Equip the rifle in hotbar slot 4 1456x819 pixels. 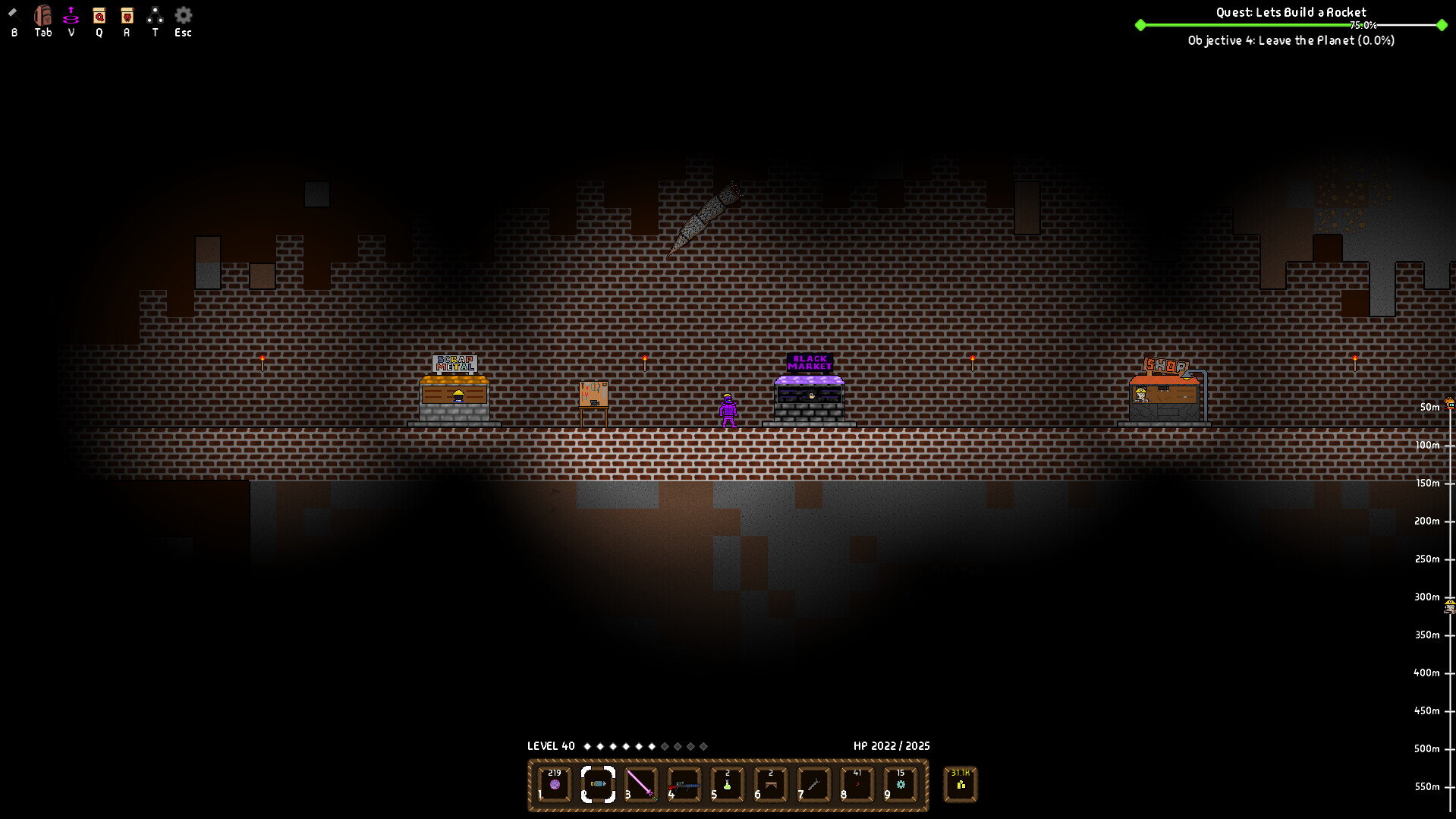coord(684,784)
